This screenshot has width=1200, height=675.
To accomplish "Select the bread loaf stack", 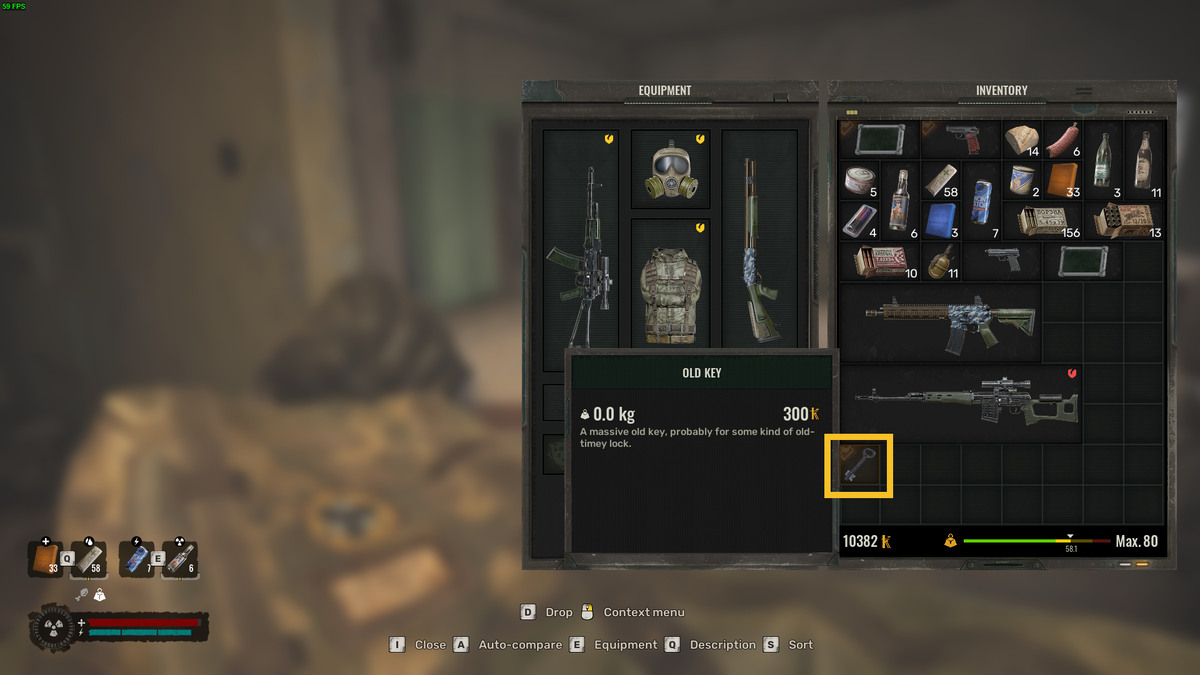I will tap(1021, 140).
